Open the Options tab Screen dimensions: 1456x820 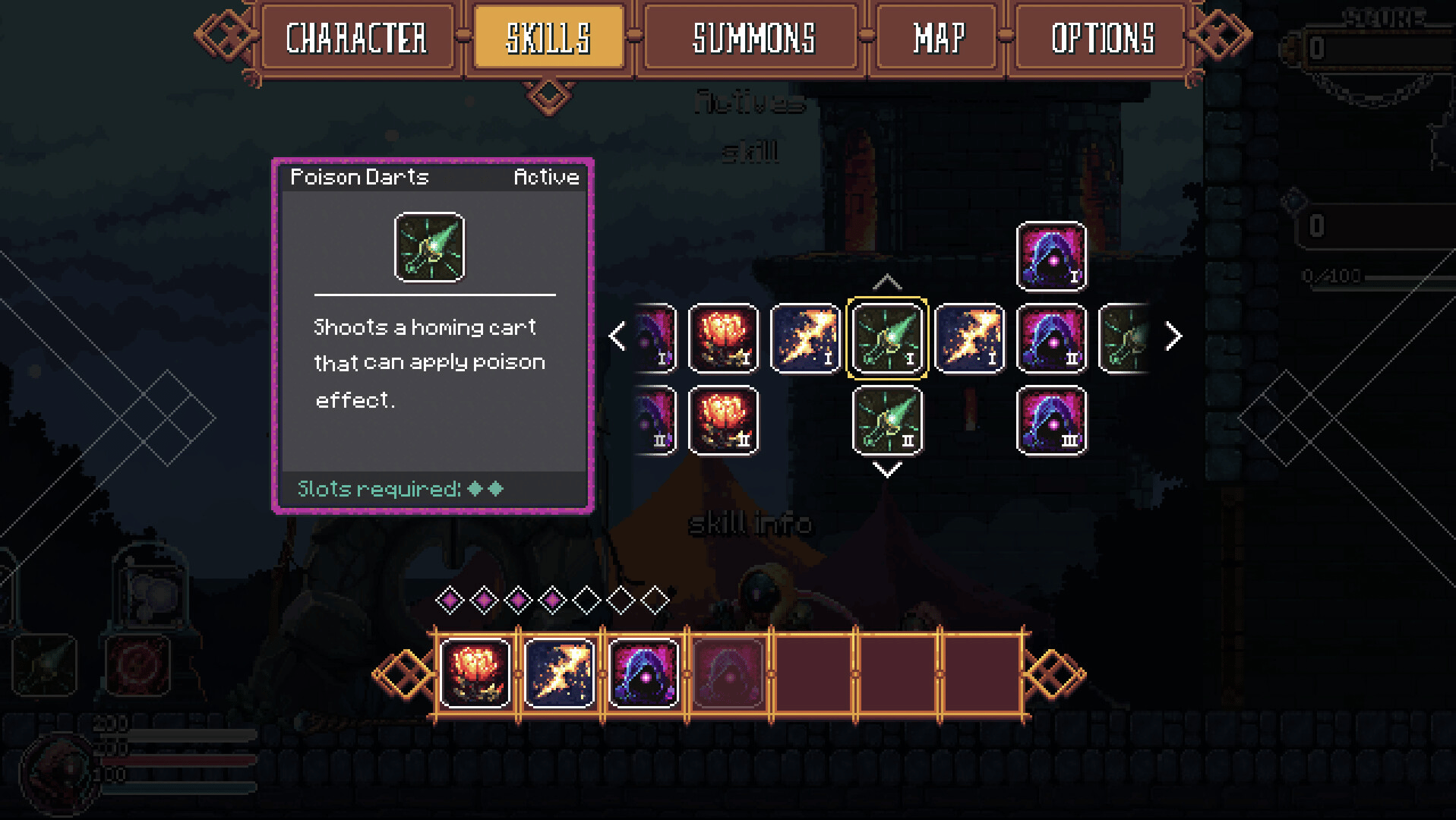tap(1102, 39)
